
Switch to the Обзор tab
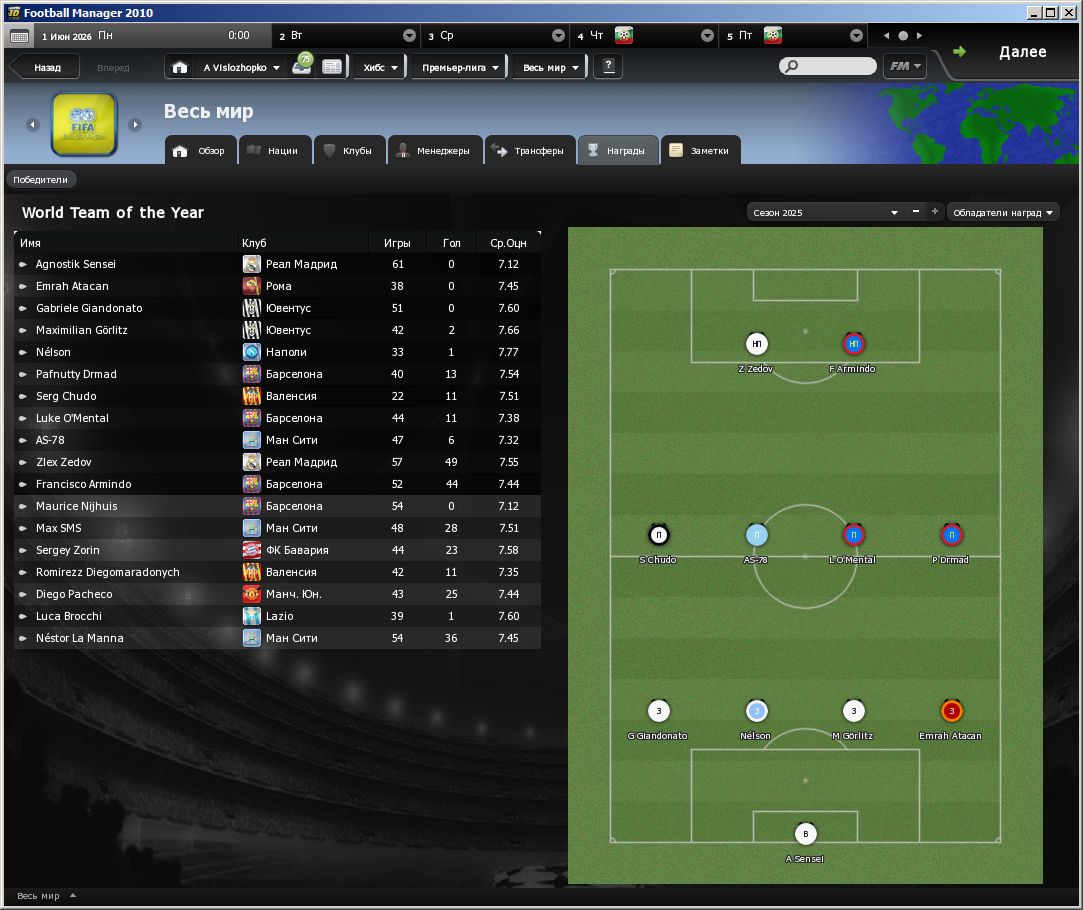pyautogui.click(x=201, y=151)
